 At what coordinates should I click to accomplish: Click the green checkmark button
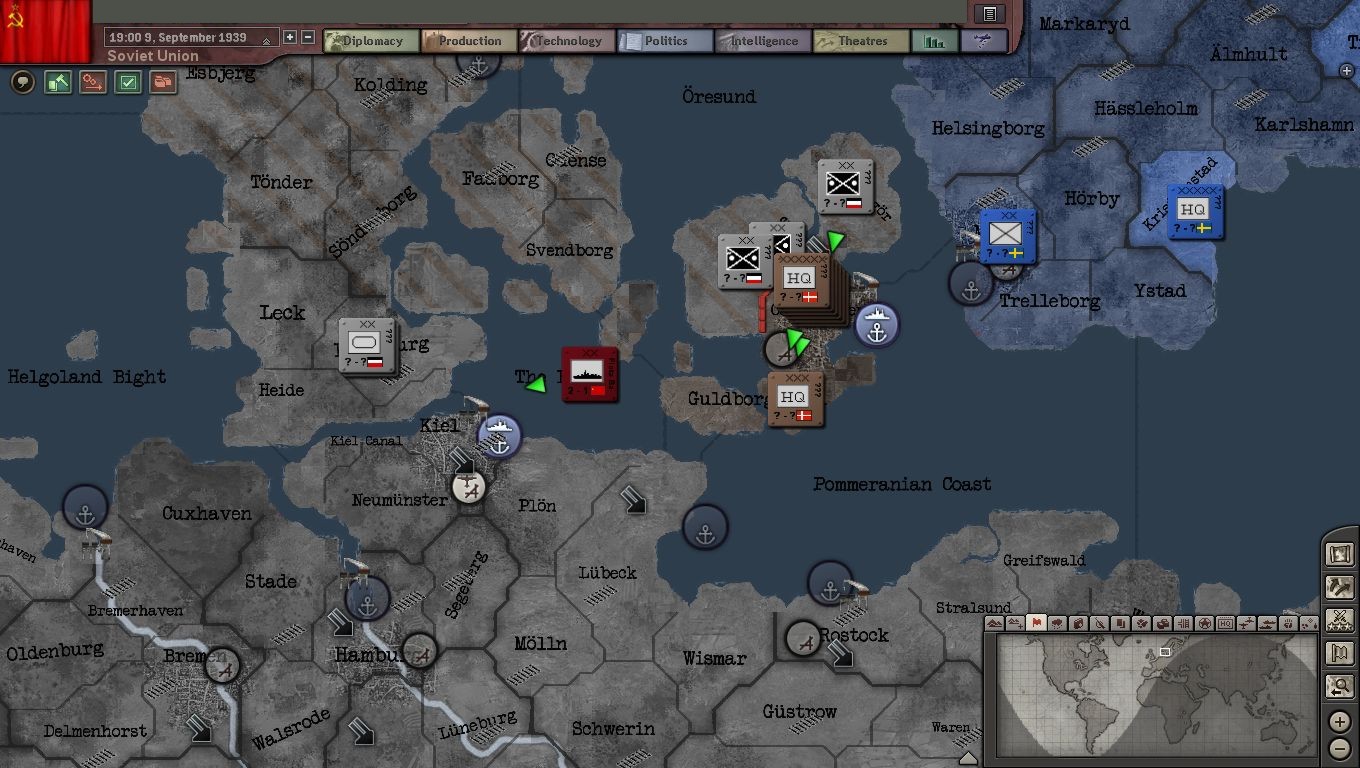pos(128,82)
